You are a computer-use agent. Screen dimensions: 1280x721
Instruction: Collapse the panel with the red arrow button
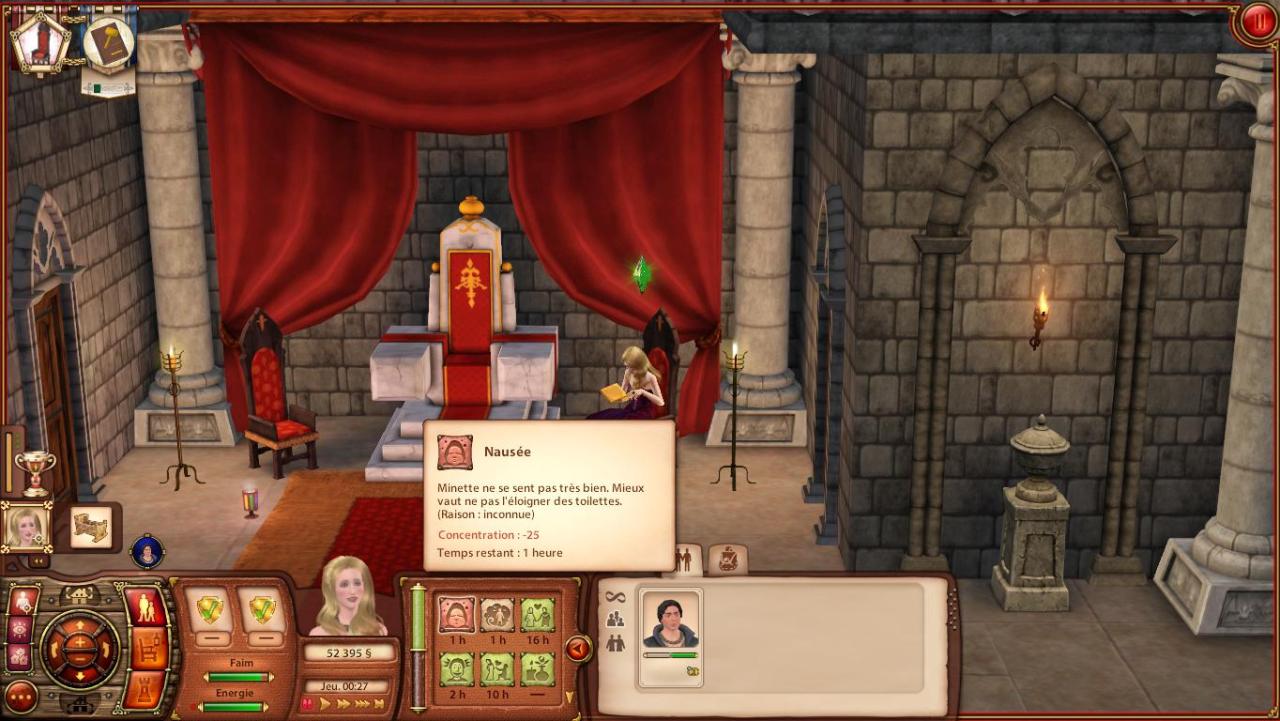point(578,649)
